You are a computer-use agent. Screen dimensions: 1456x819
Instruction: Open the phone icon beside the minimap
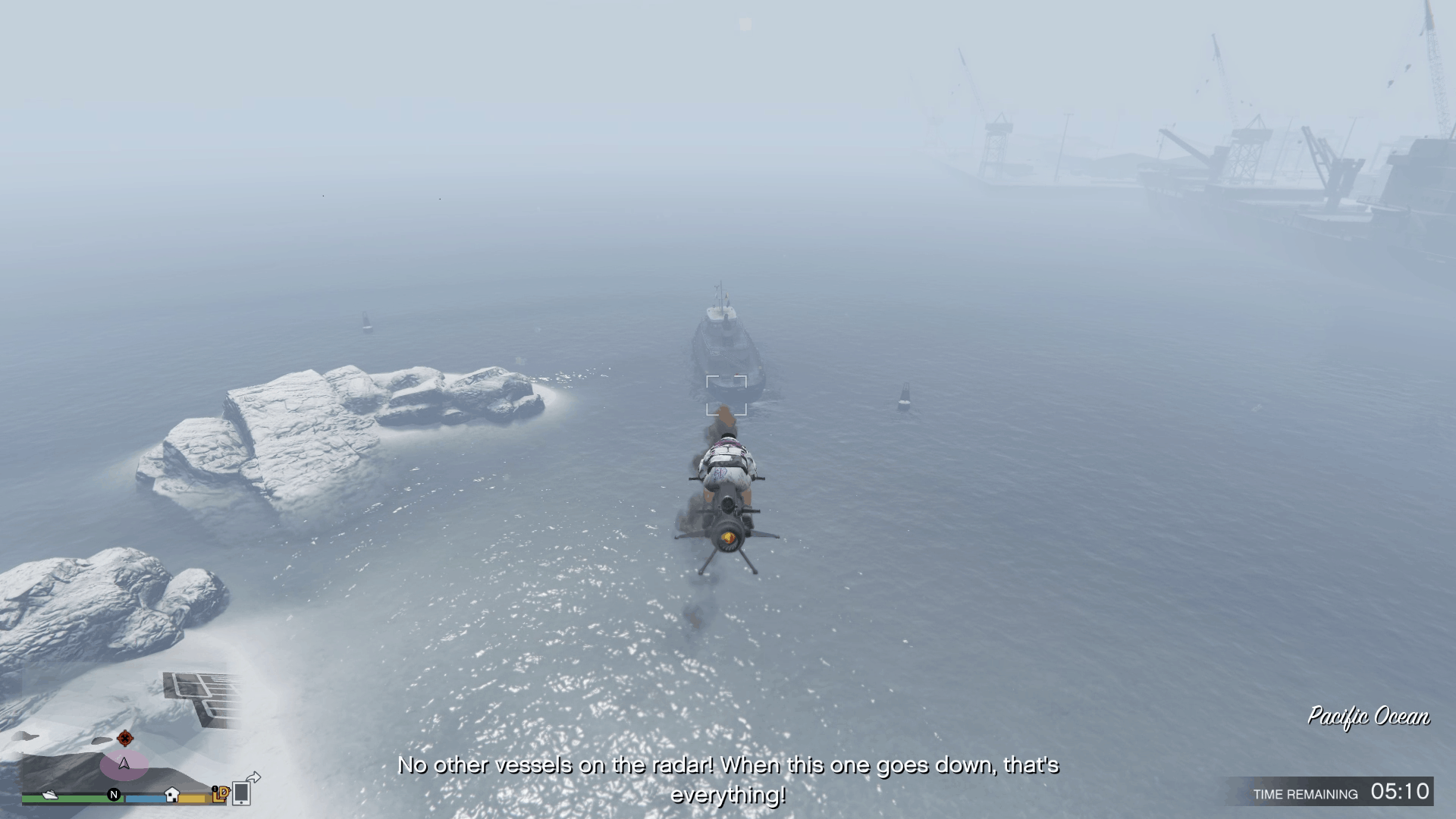pos(242,792)
